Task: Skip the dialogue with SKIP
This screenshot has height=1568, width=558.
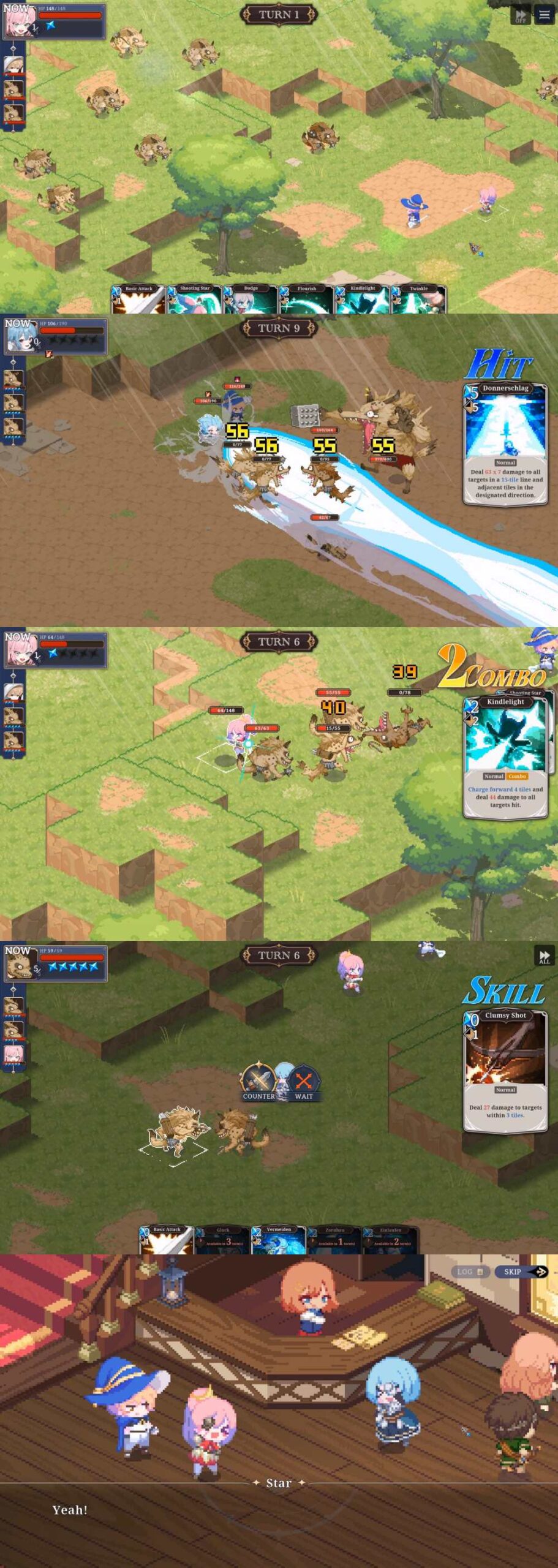Action: [x=521, y=1272]
